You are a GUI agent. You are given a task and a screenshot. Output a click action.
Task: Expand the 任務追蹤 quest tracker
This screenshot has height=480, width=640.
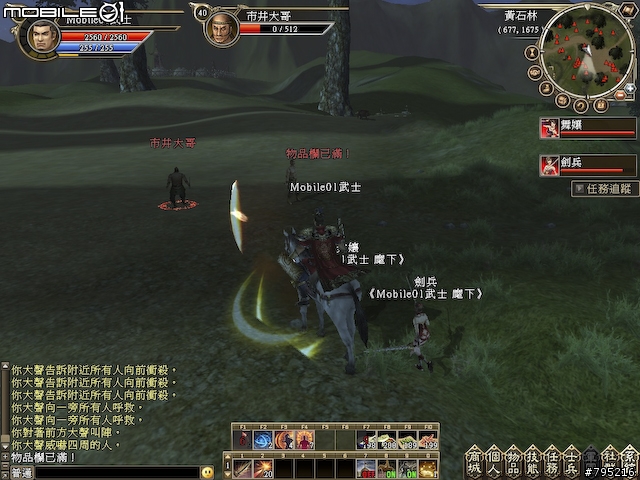tap(604, 188)
